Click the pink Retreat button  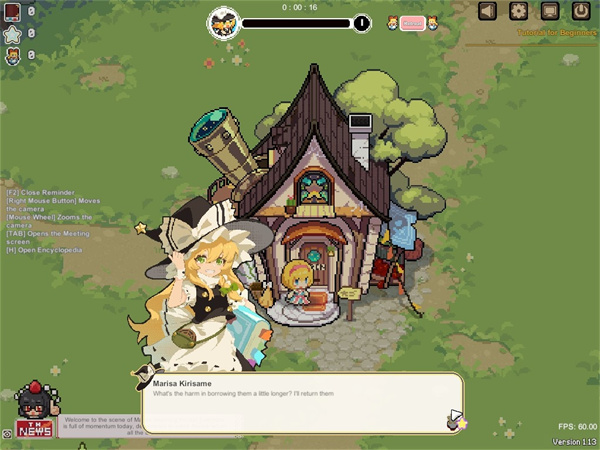point(412,23)
